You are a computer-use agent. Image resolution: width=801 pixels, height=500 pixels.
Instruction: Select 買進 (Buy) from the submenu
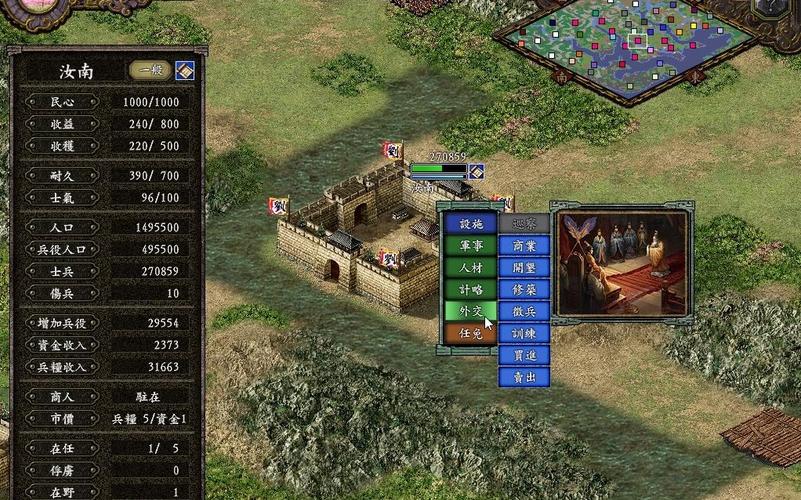point(524,355)
